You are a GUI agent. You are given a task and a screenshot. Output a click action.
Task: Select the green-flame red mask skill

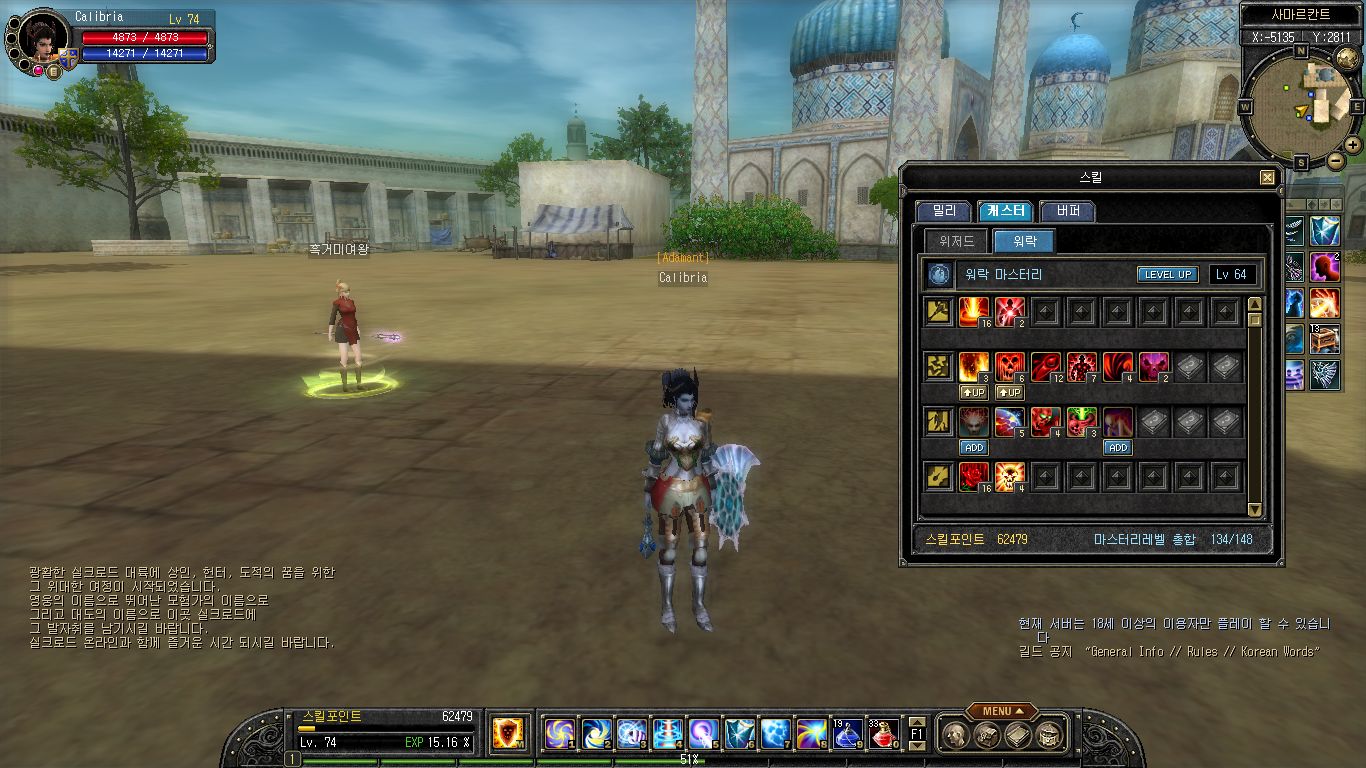[1081, 422]
